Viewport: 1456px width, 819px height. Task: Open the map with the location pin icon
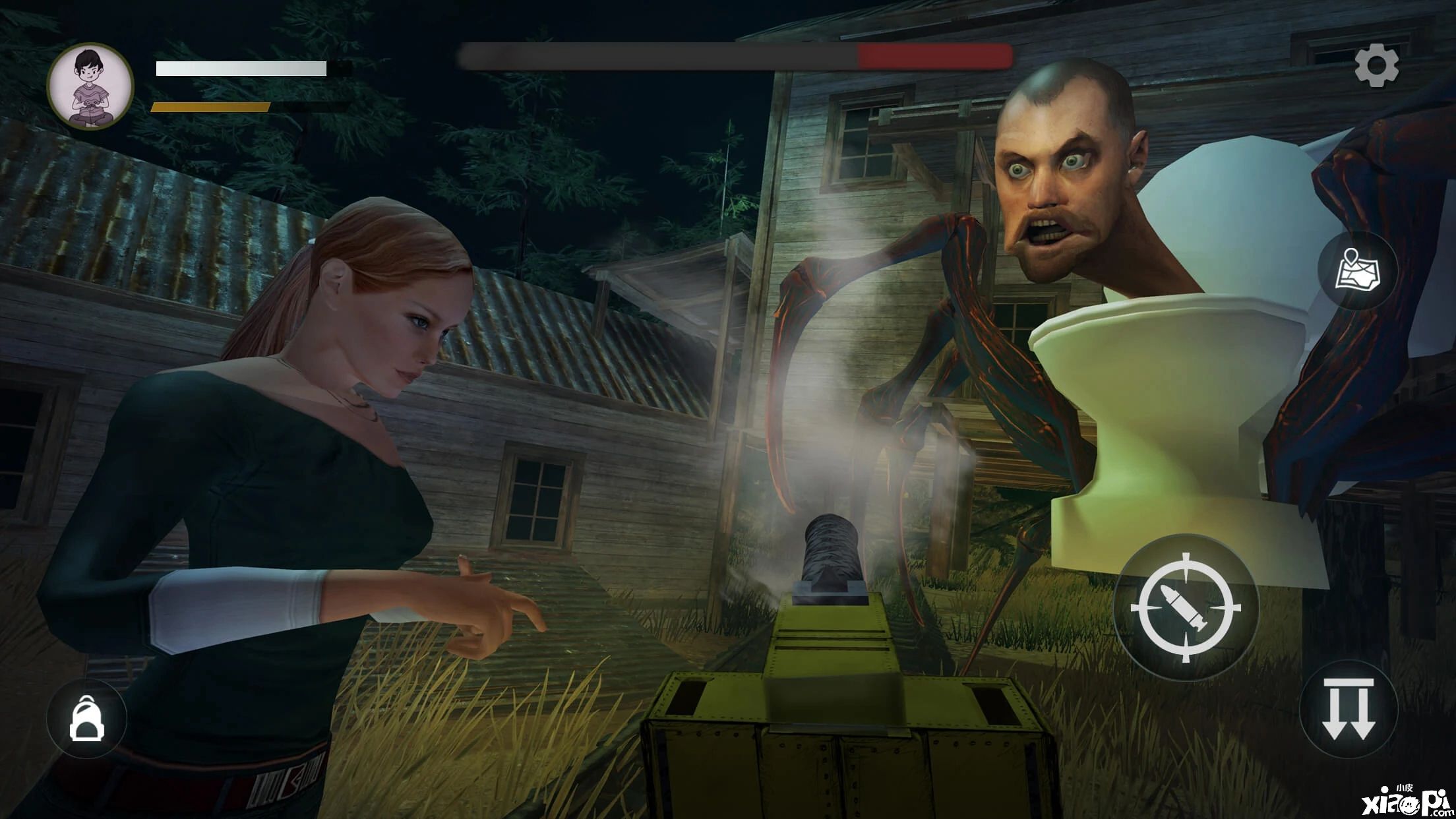pyautogui.click(x=1358, y=270)
